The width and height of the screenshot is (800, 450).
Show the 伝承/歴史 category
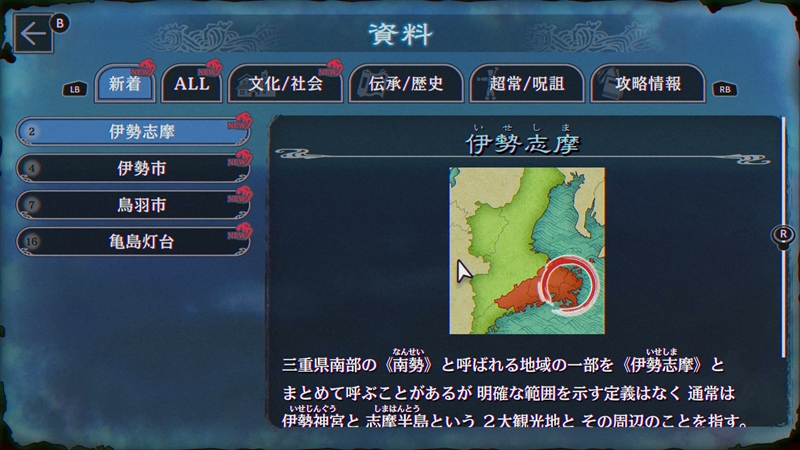pos(406,85)
